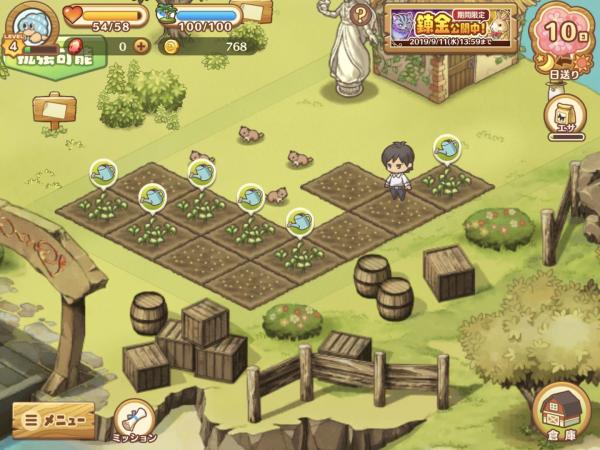Open the メニュー menu button
Screen dimensions: 600x450
click(53, 421)
